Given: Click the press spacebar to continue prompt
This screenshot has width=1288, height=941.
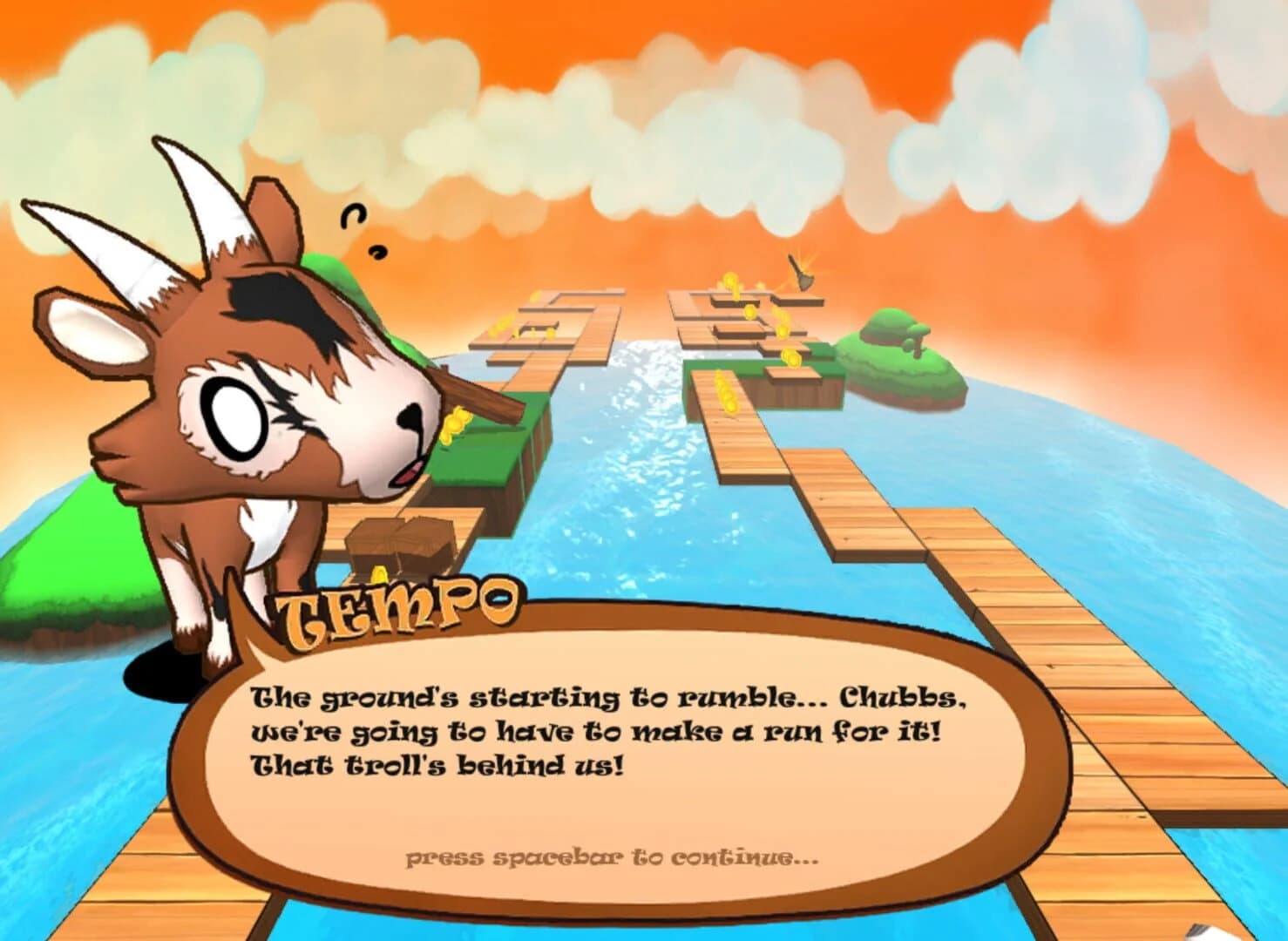Looking at the screenshot, I should (610, 856).
